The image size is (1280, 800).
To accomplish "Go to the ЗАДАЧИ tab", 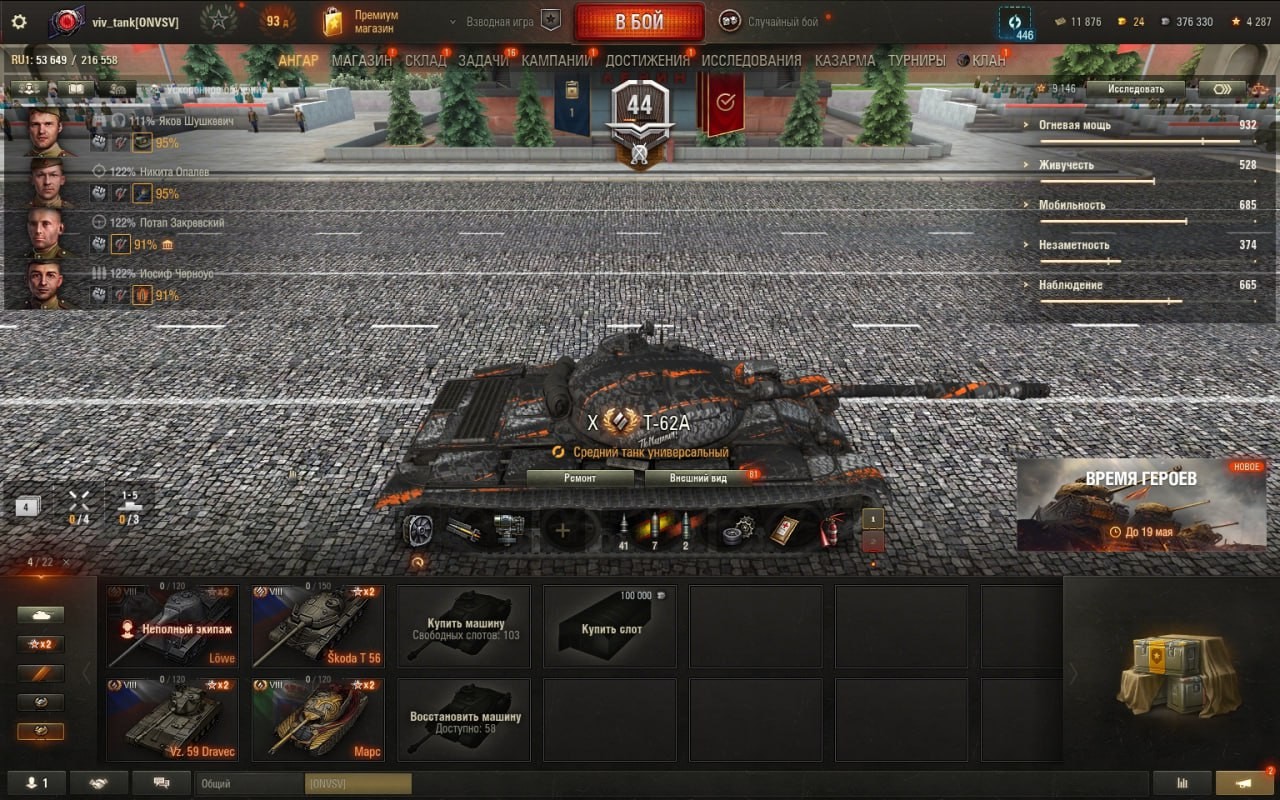I will [x=483, y=60].
